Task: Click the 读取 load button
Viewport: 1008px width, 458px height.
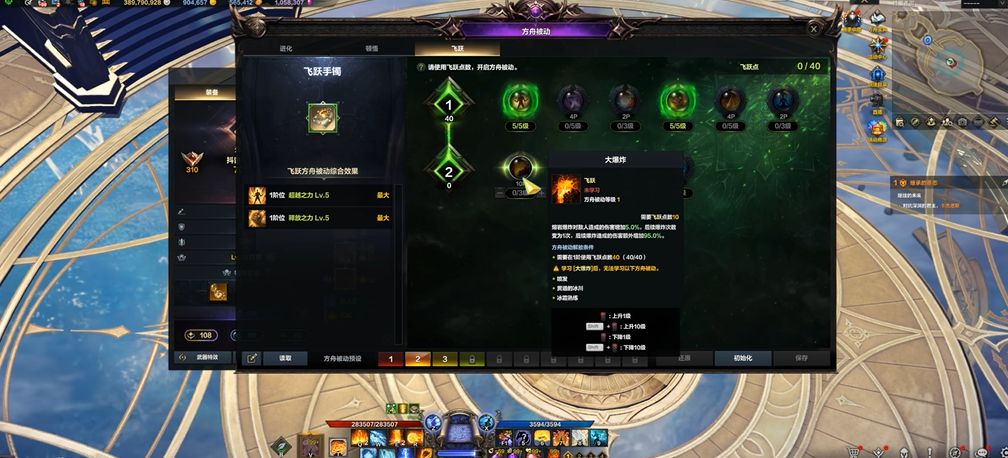Action: coord(285,358)
